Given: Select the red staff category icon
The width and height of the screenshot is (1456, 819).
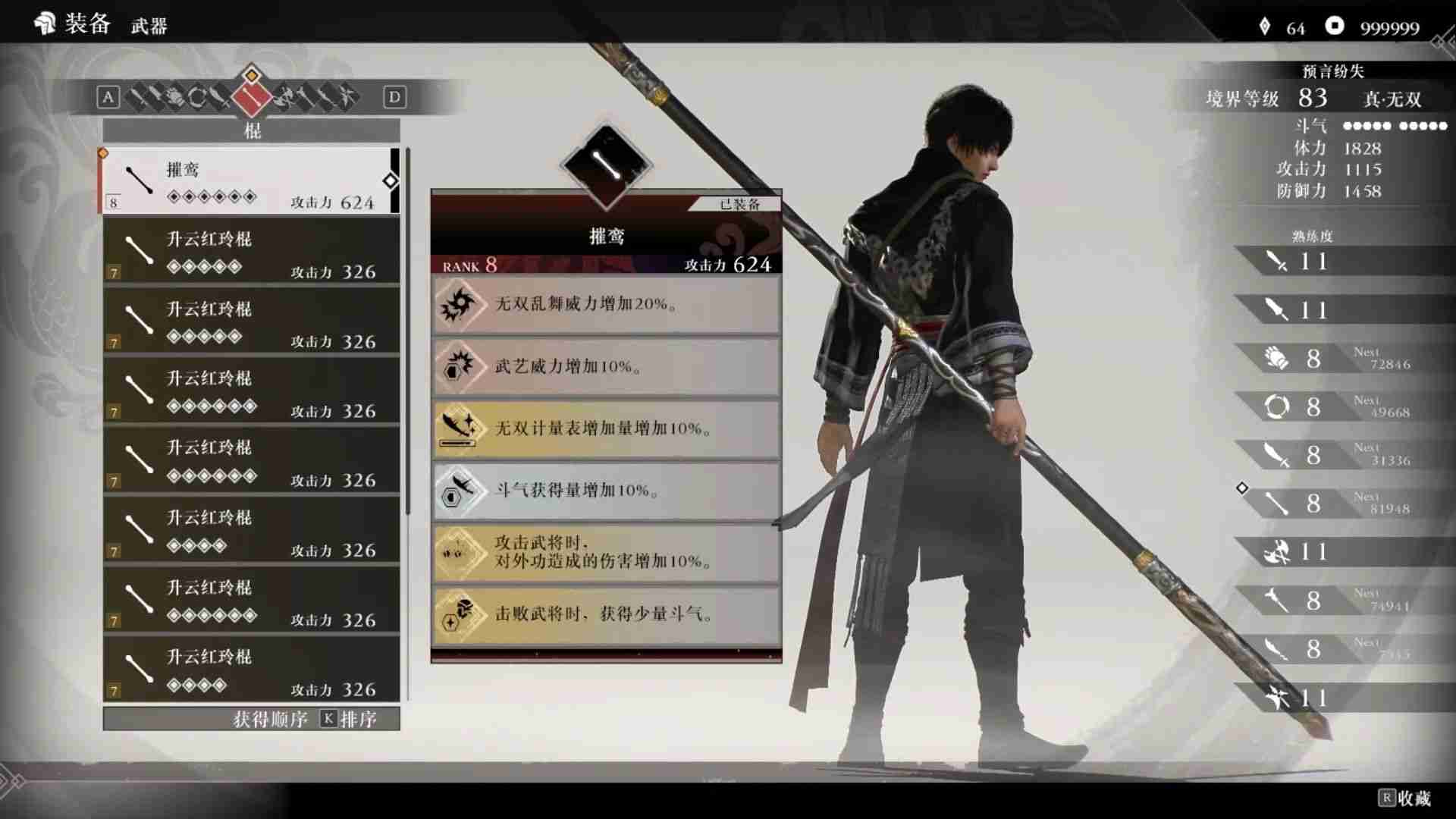Looking at the screenshot, I should tap(252, 99).
